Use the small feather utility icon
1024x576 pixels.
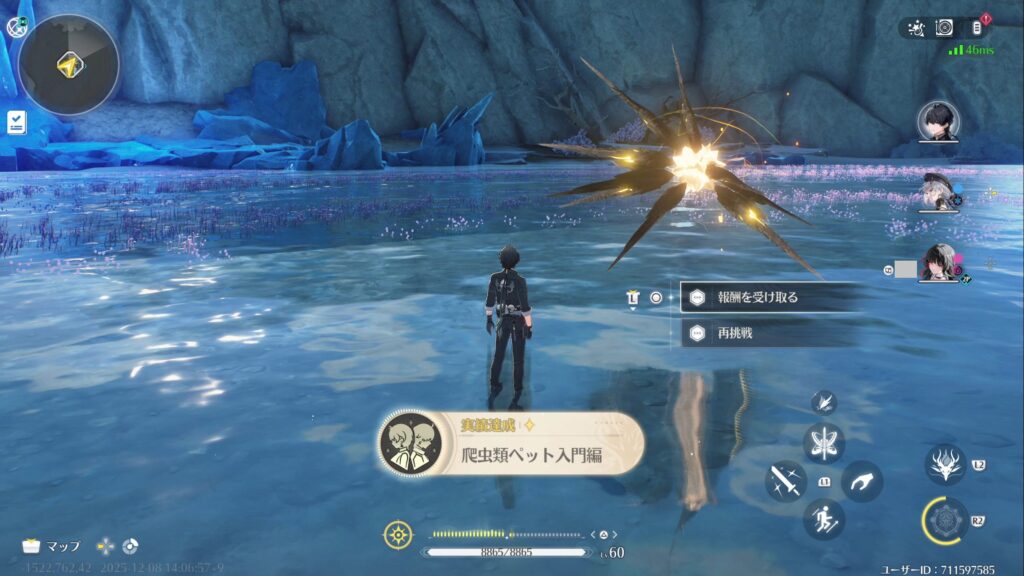click(x=824, y=402)
